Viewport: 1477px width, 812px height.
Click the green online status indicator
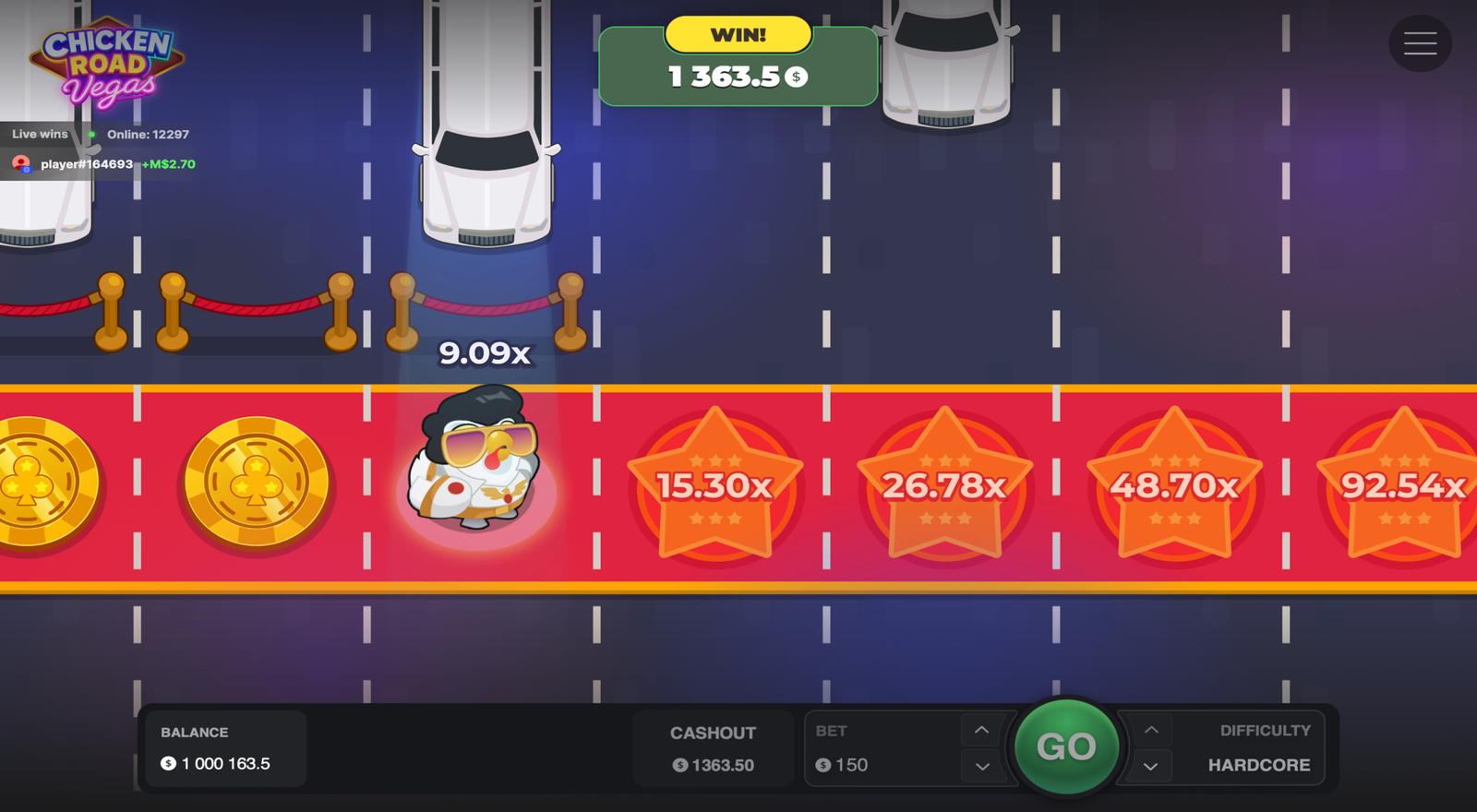[91, 134]
